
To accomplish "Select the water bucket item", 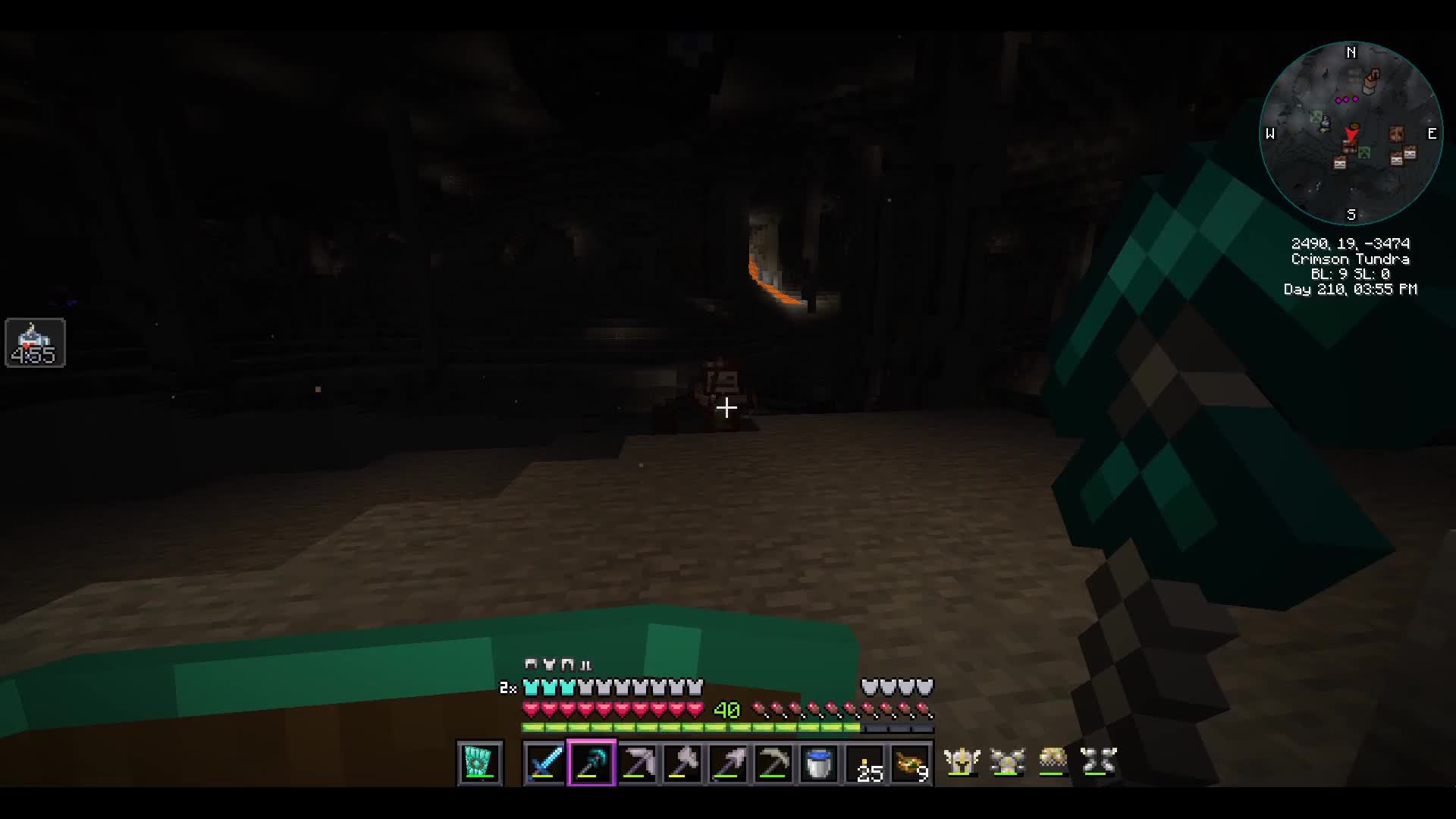I will (820, 764).
